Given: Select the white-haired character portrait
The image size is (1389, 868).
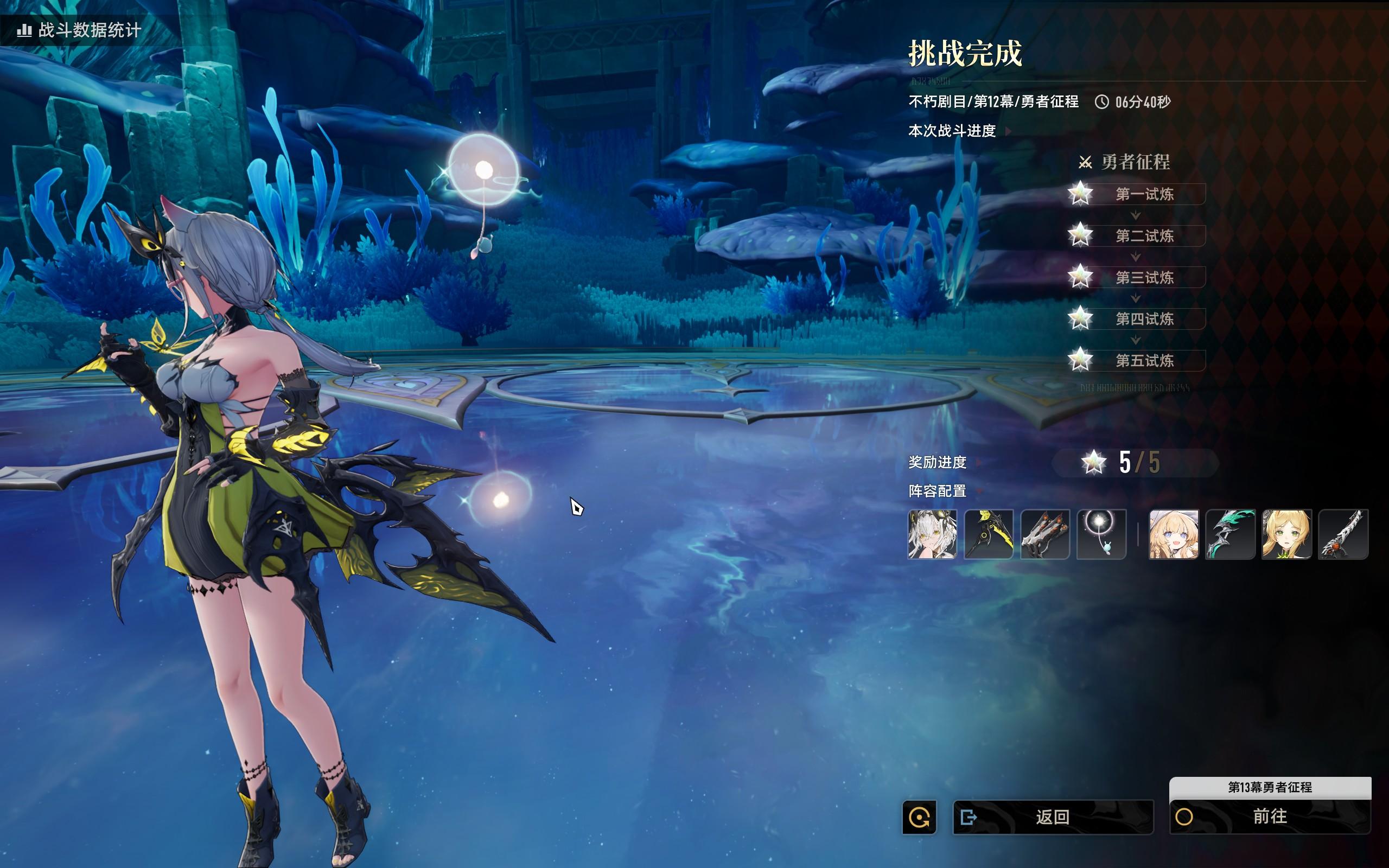Looking at the screenshot, I should (x=932, y=534).
